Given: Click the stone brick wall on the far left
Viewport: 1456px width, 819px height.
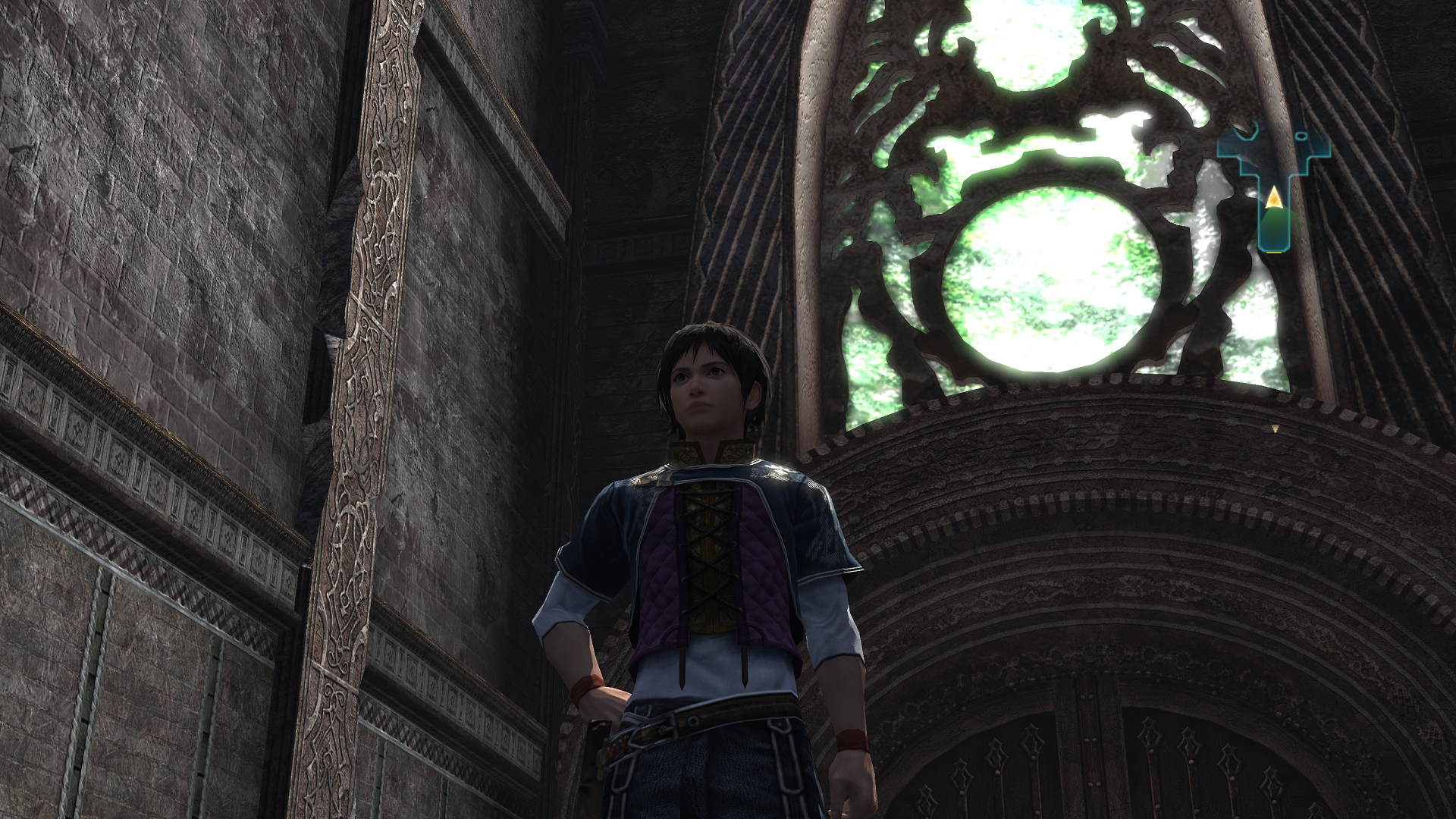Looking at the screenshot, I should coord(114,227).
